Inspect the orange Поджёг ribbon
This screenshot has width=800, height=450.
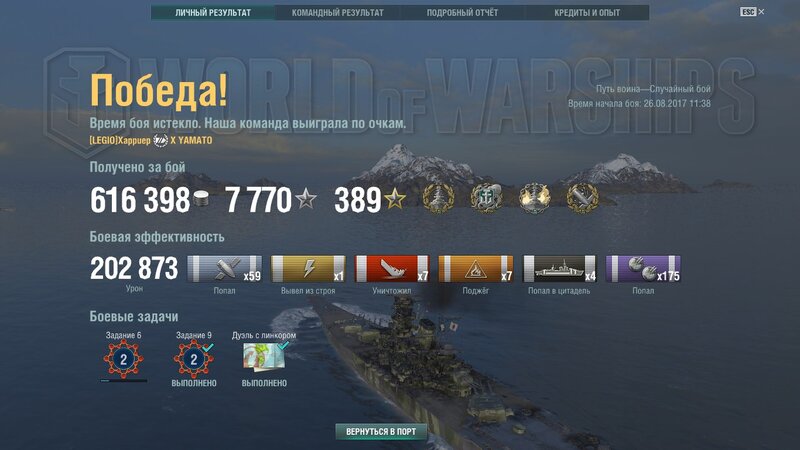477,269
